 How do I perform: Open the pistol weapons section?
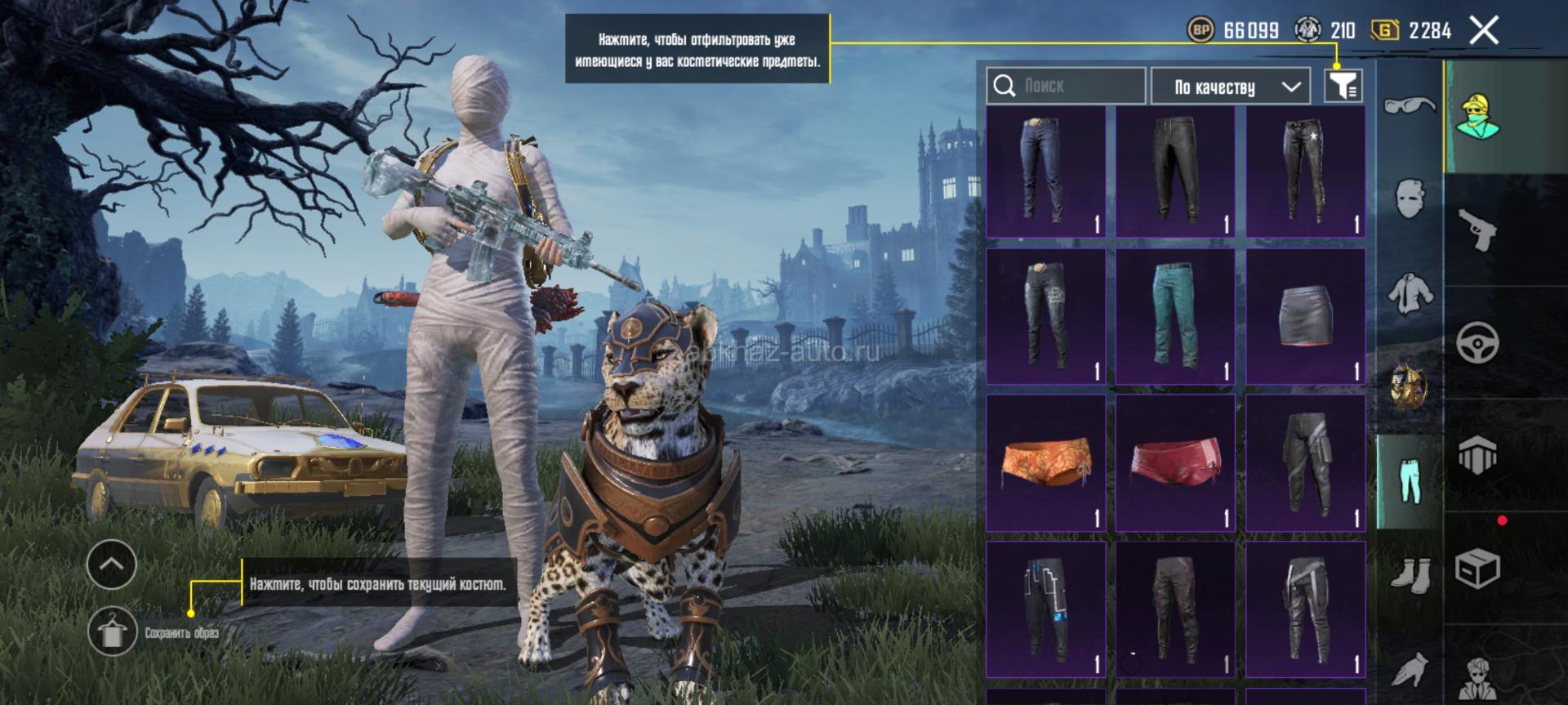1477,229
